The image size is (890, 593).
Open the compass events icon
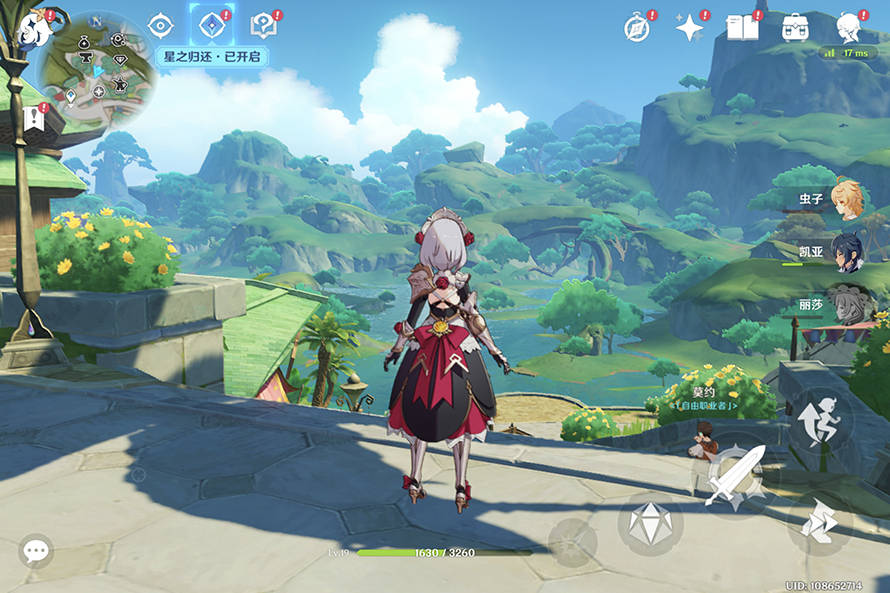coord(637,27)
